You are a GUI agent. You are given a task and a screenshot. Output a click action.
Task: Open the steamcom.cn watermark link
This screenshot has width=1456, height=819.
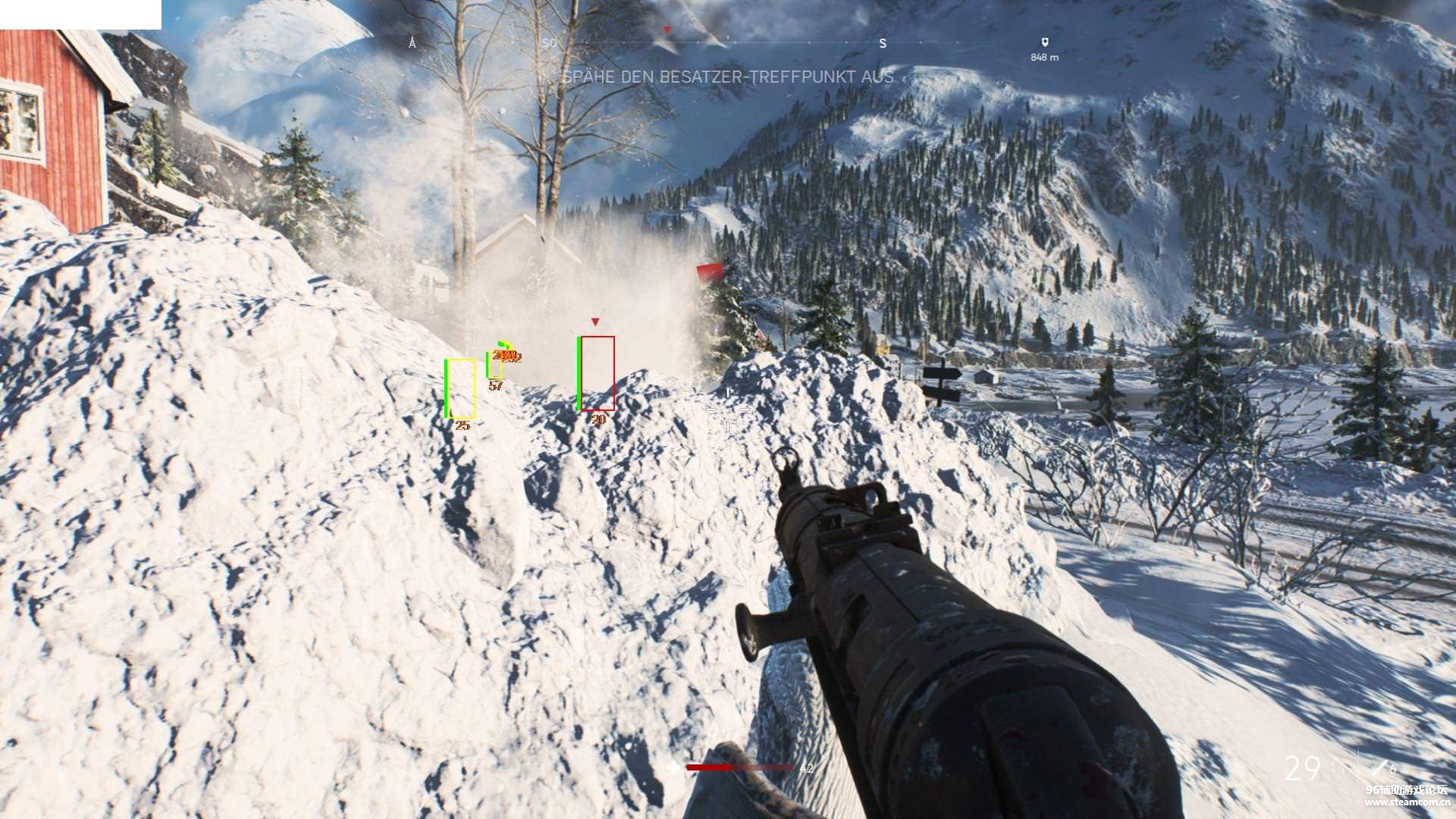tap(1407, 802)
